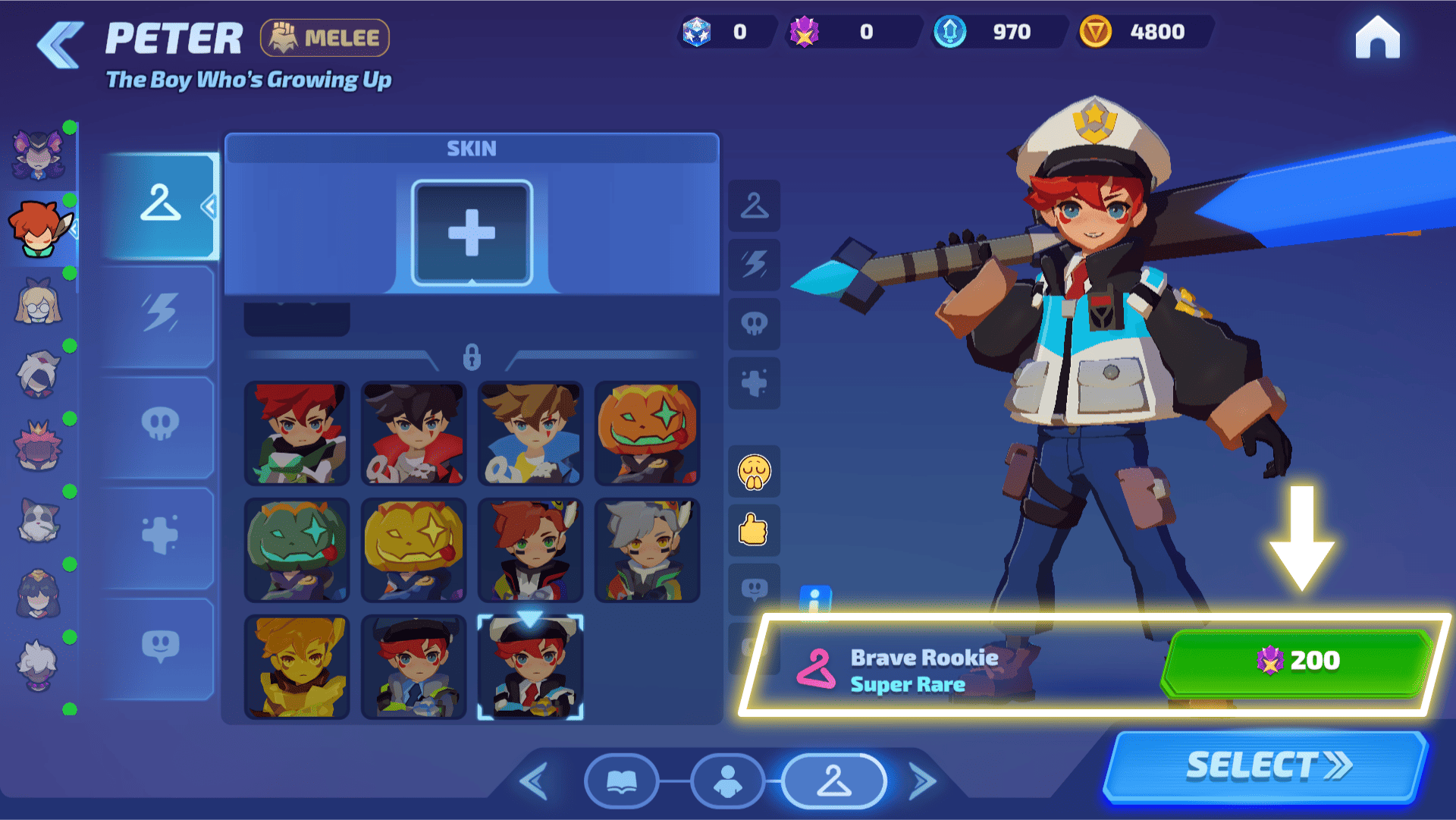
Task: Confirm with the SELECT button
Action: pyautogui.click(x=1266, y=766)
